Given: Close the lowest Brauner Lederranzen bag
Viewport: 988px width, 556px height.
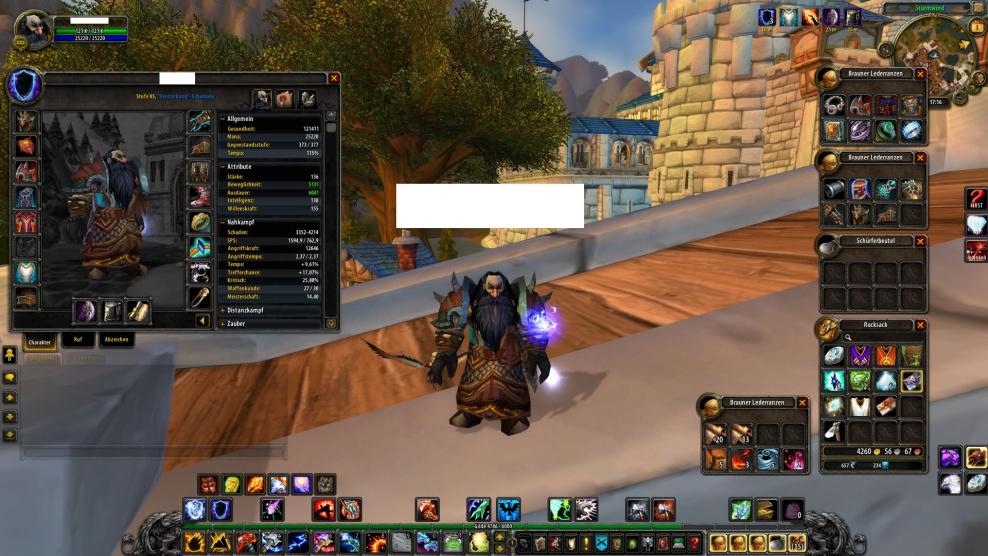Looking at the screenshot, I should click(x=802, y=402).
